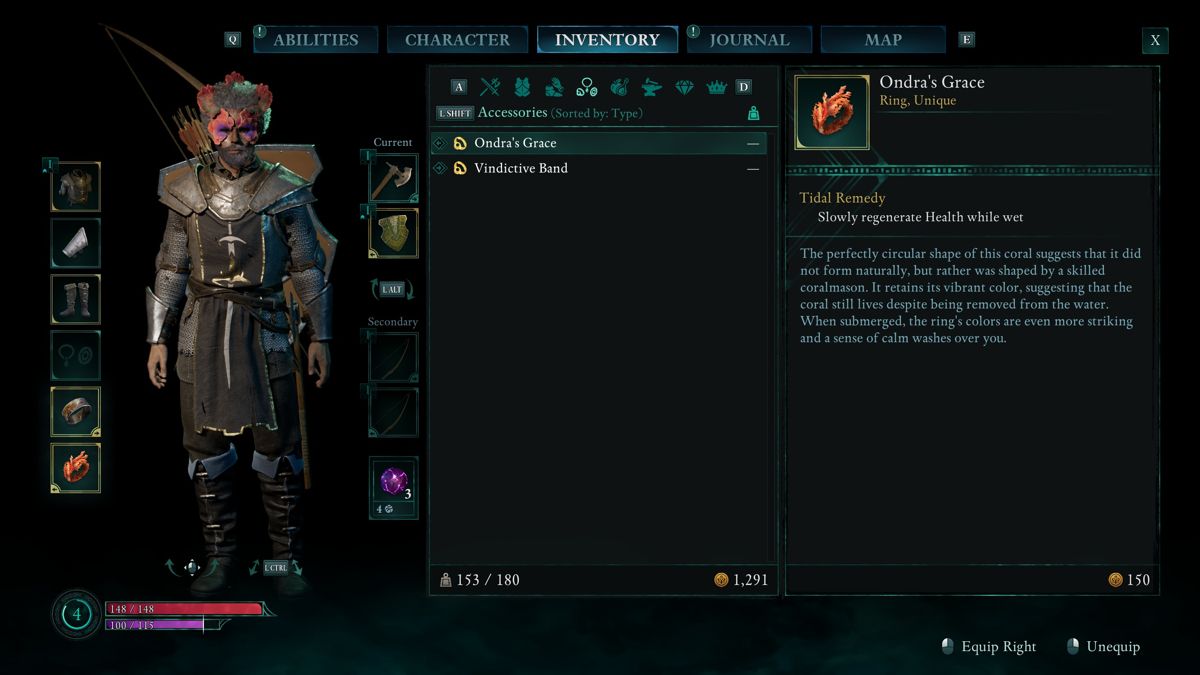Switch to the crown category icon
1200x675 pixels.
coord(716,87)
